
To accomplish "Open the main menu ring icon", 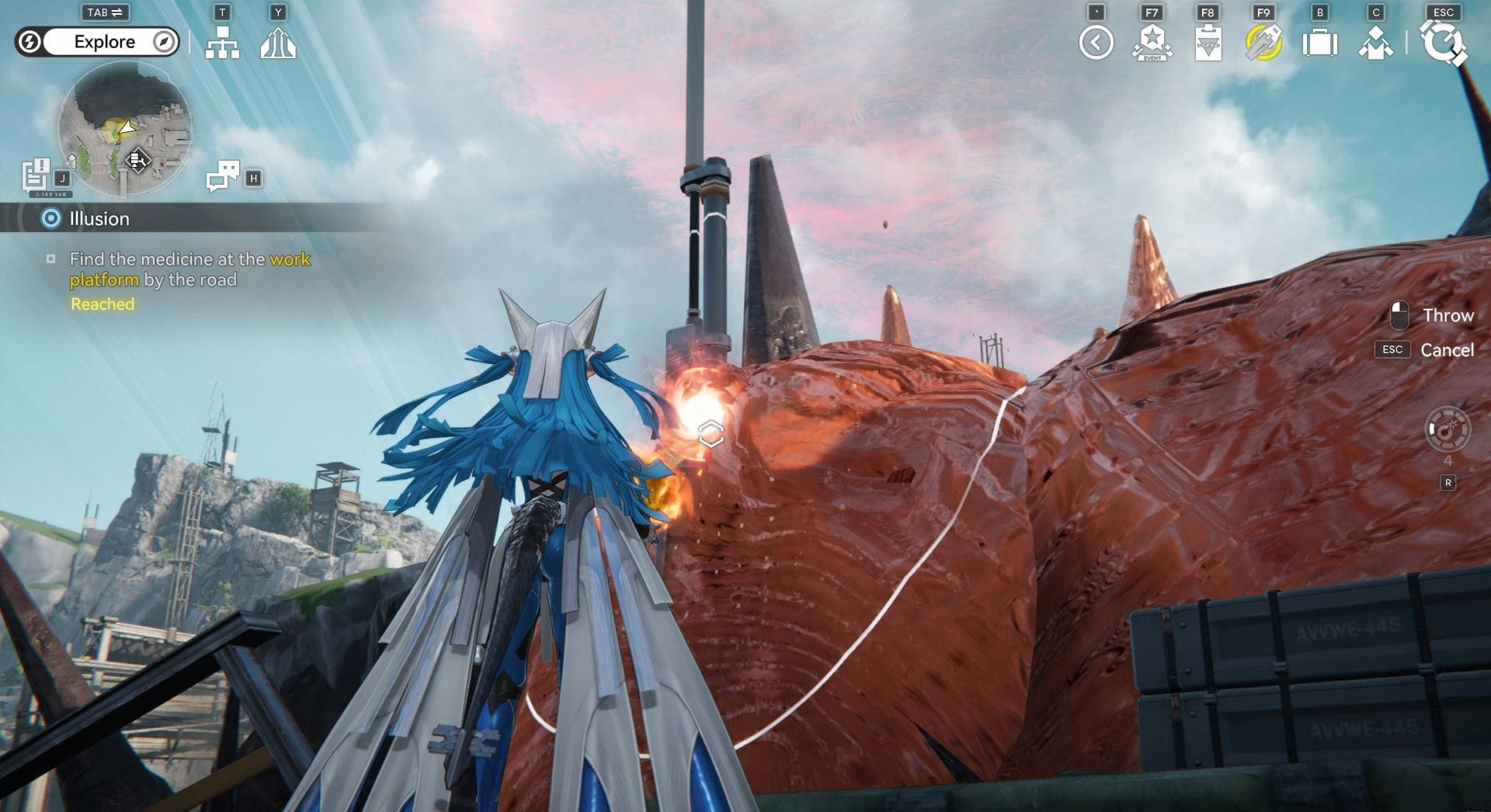I will [1443, 43].
